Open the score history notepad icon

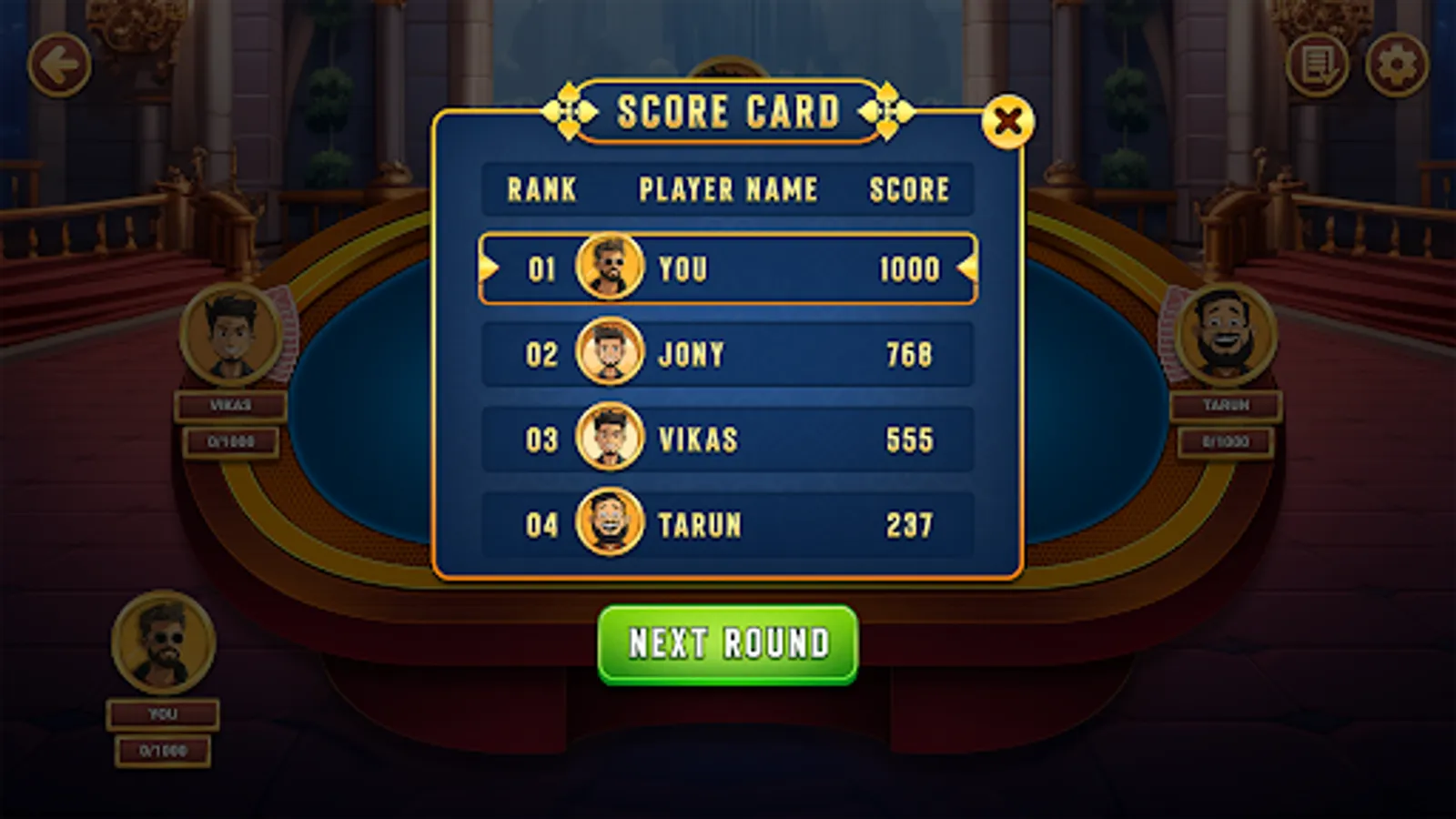click(x=1315, y=64)
